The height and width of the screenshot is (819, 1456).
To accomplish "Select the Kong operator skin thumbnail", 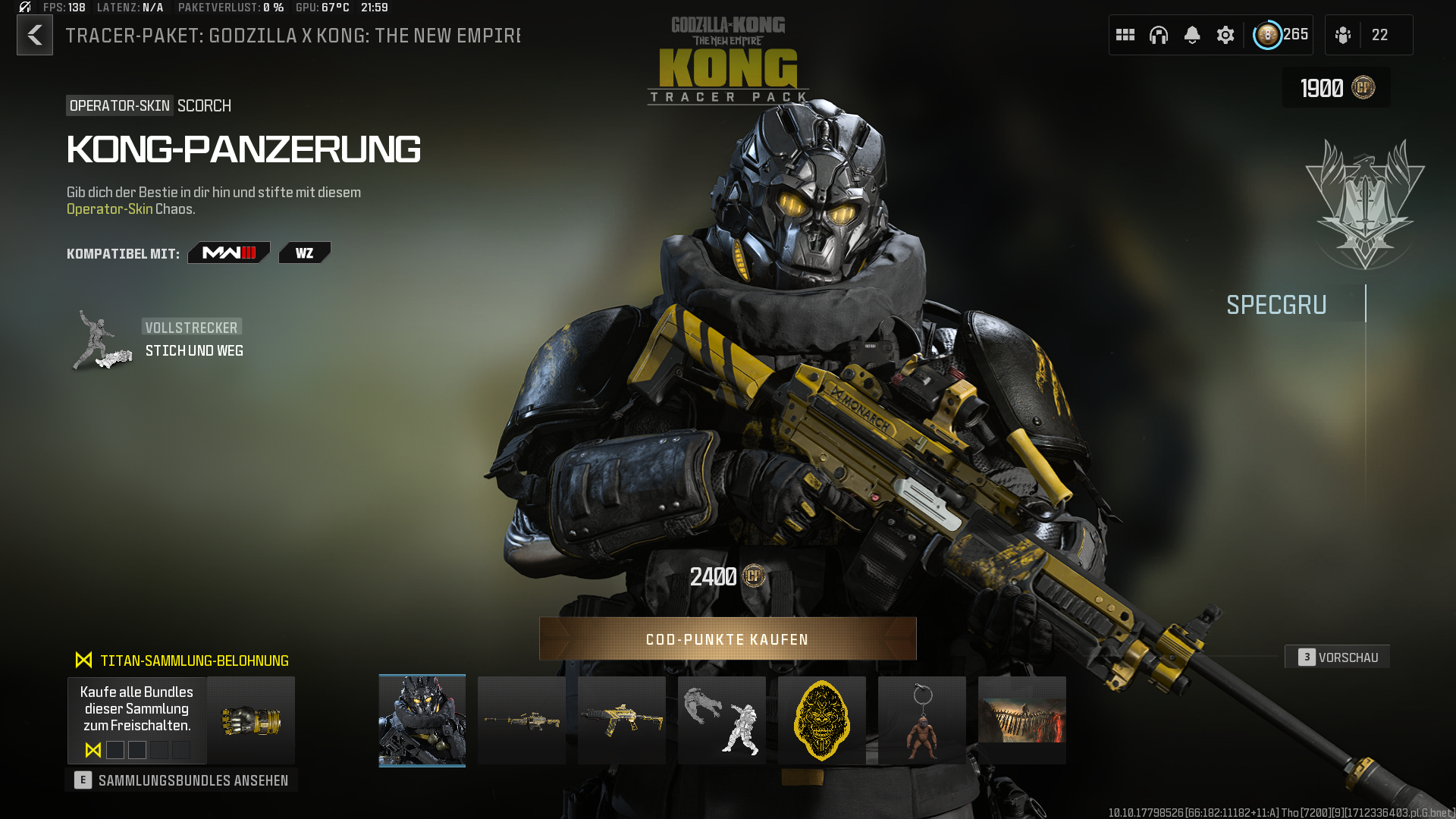I will pyautogui.click(x=422, y=720).
